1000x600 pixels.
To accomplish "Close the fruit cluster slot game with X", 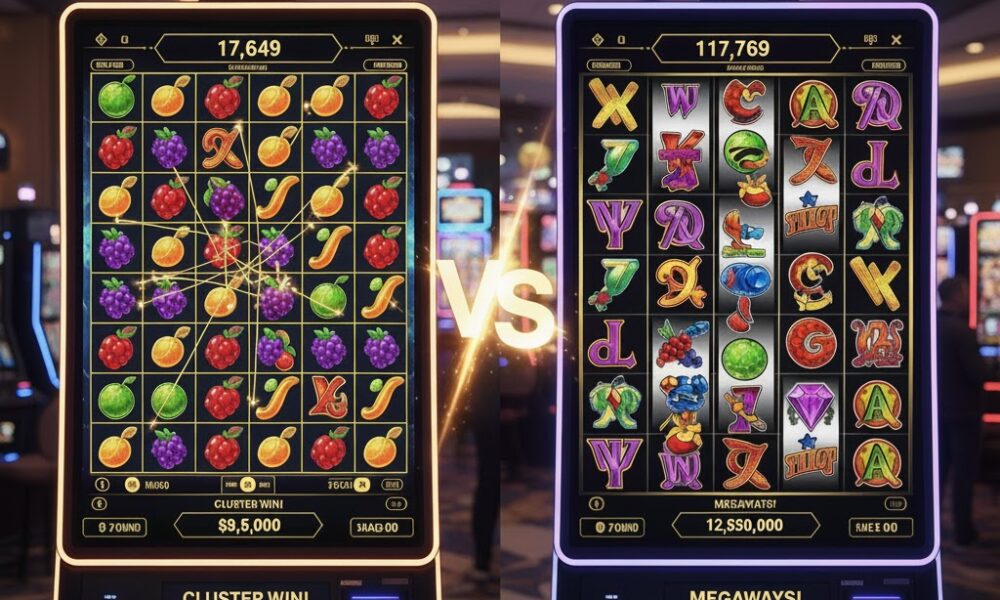I will click(397, 41).
